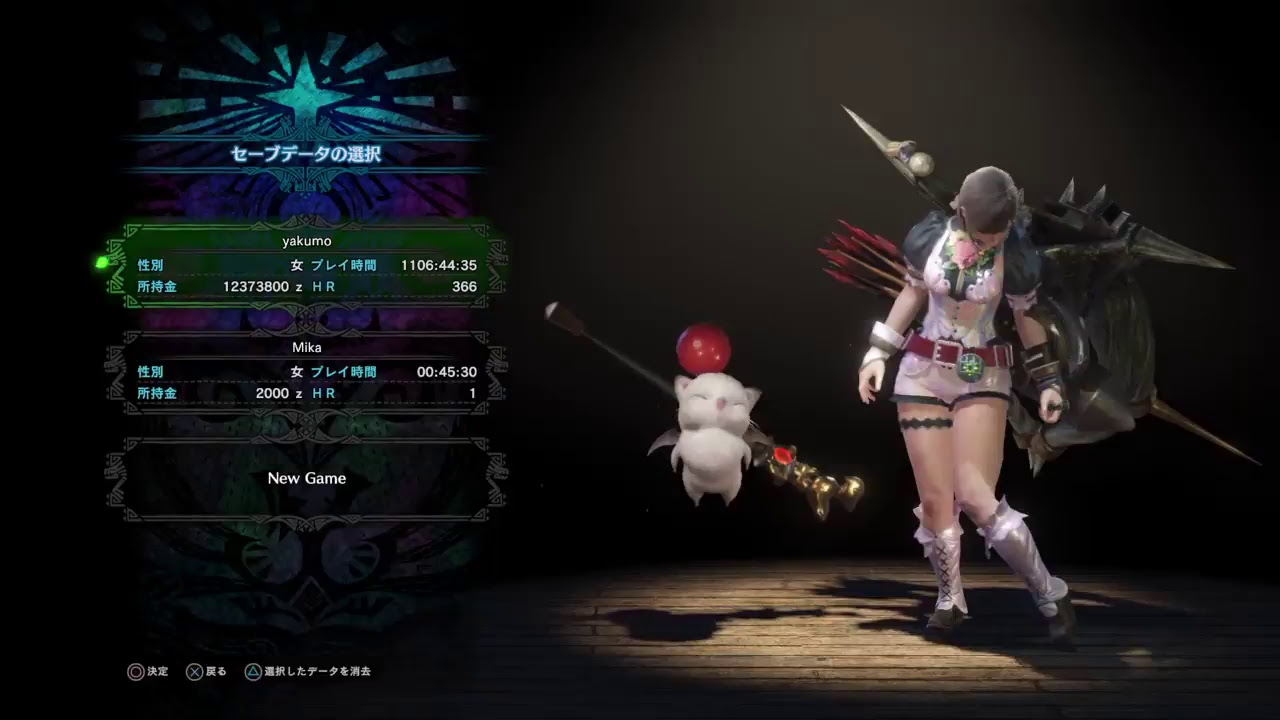1280x720 pixels.
Task: Click the 決定 confirm label
Action: [x=155, y=671]
